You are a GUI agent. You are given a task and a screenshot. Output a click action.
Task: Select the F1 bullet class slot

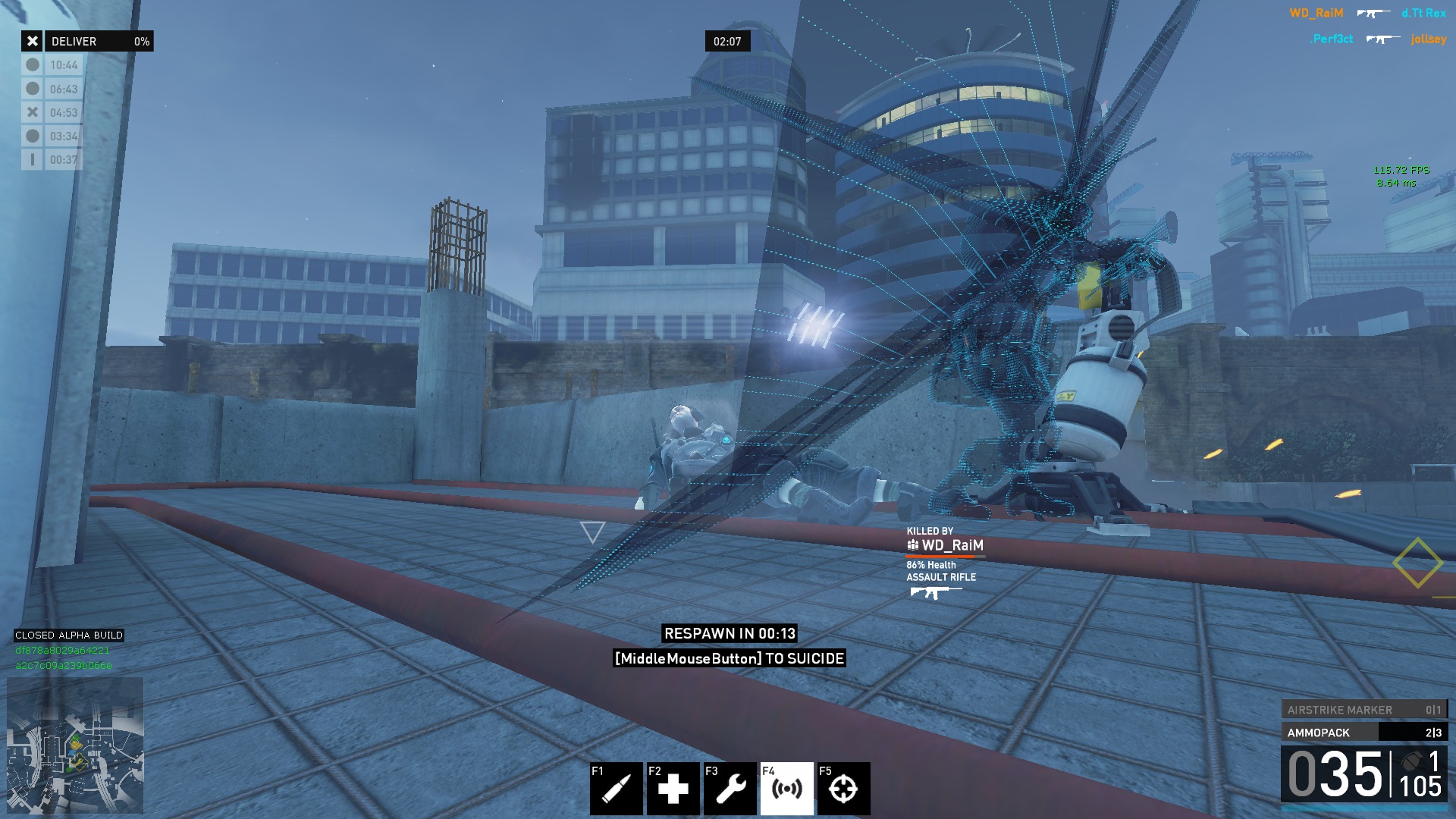coord(616,789)
